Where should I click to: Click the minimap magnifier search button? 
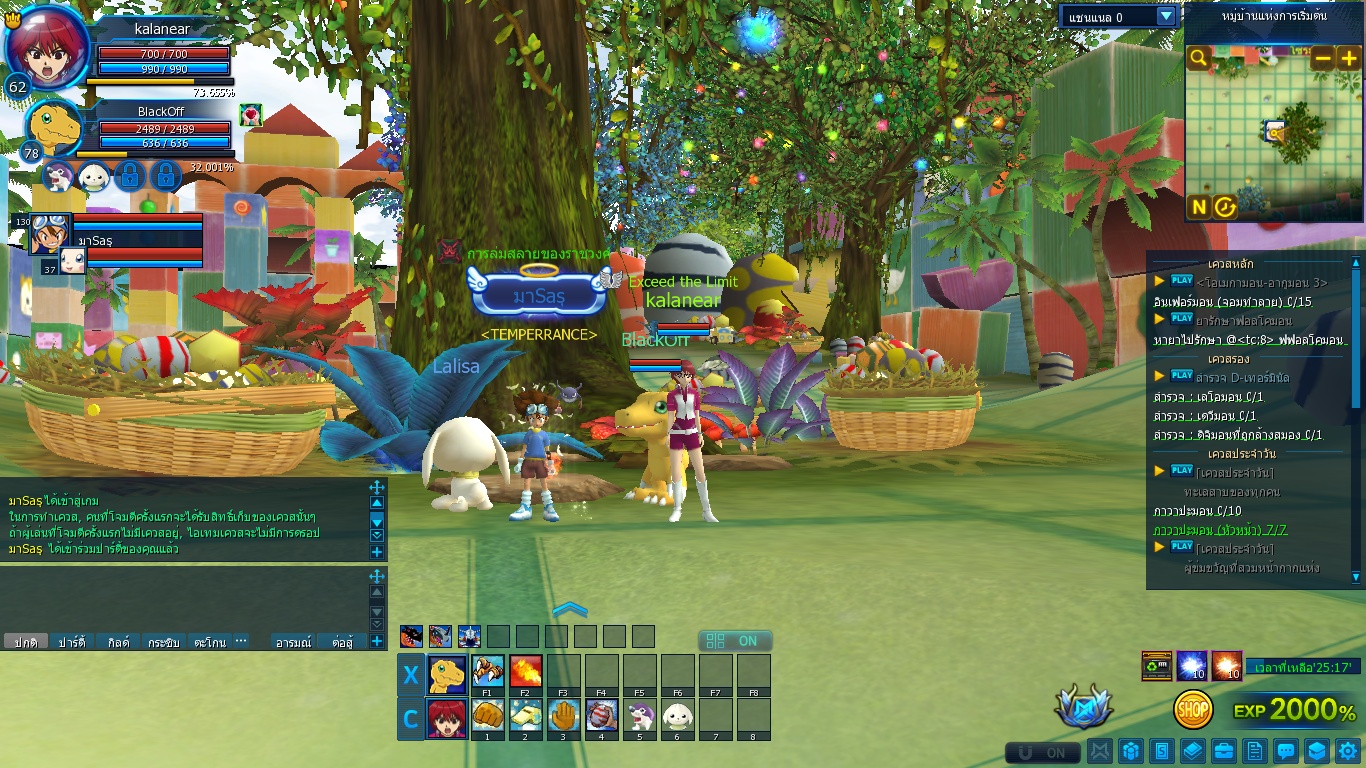[1199, 58]
